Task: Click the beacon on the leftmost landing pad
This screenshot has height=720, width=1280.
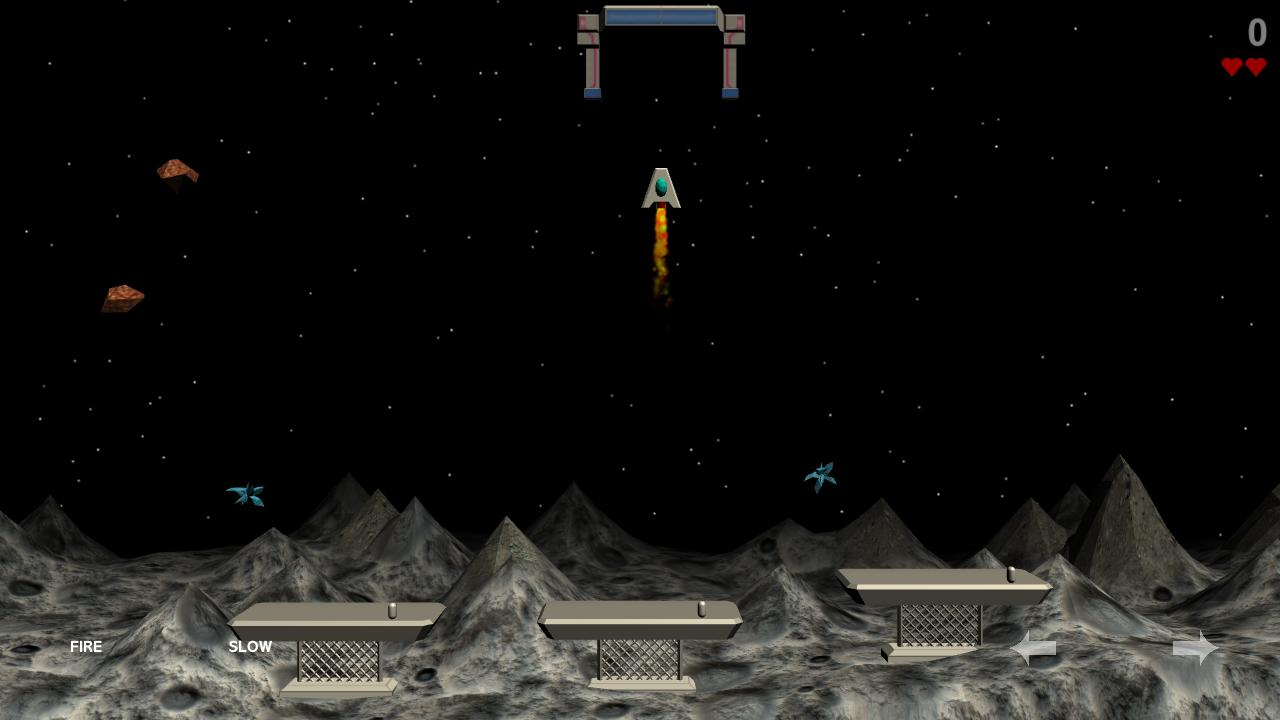Action: pos(394,610)
